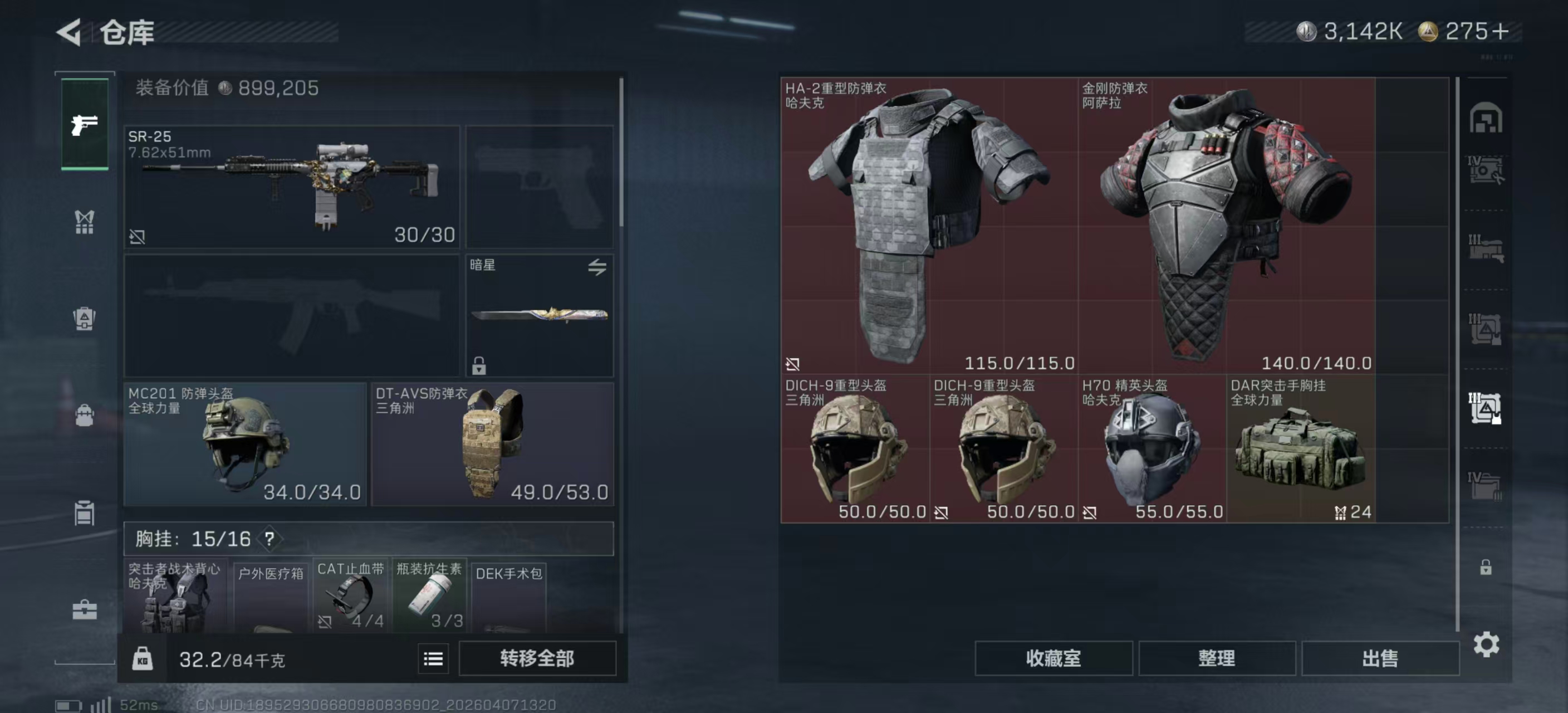Click the question mark beside 胸挂
Viewport: 1568px width, 713px height.
click(269, 539)
